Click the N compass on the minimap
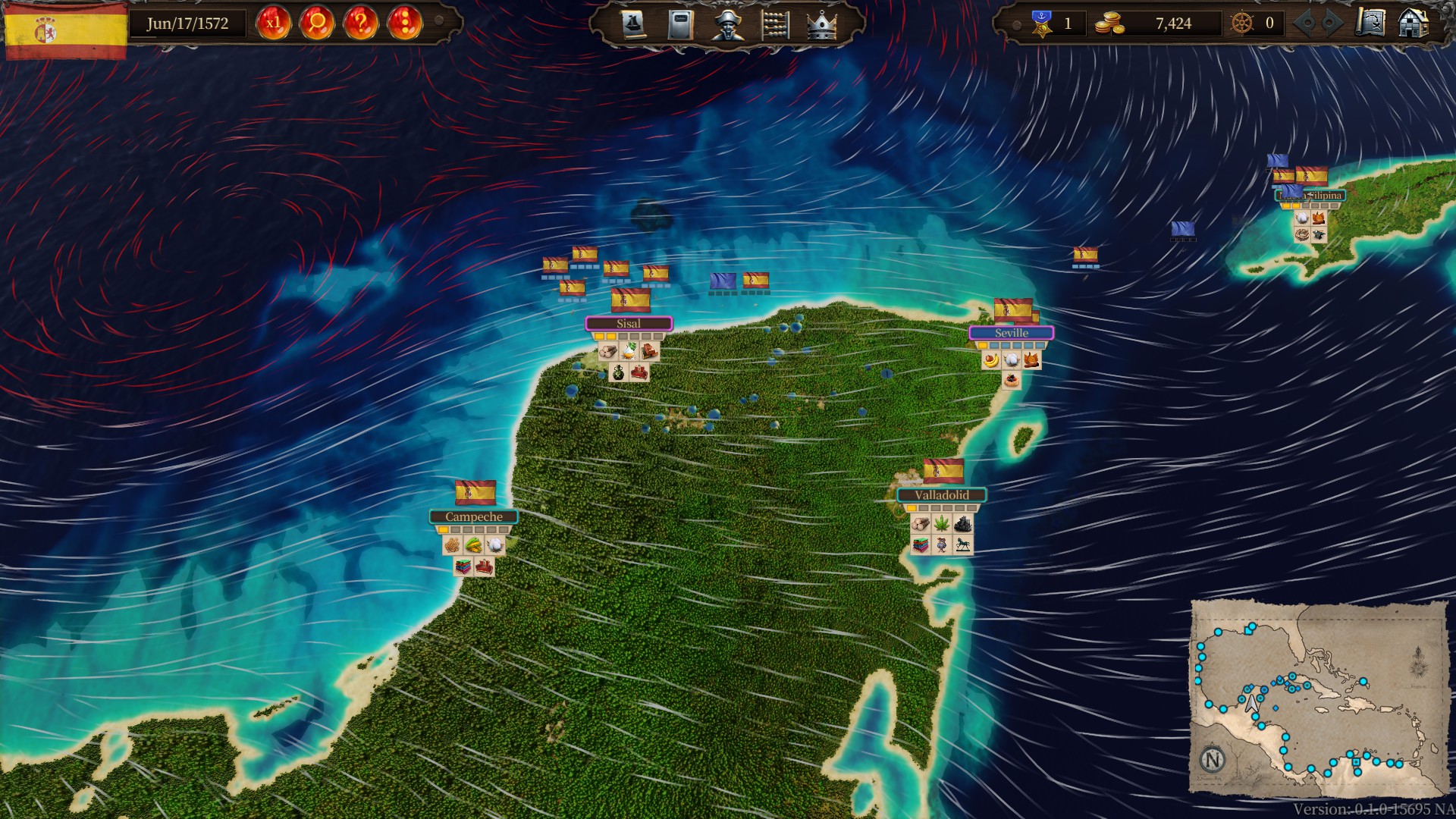 pos(1213,759)
